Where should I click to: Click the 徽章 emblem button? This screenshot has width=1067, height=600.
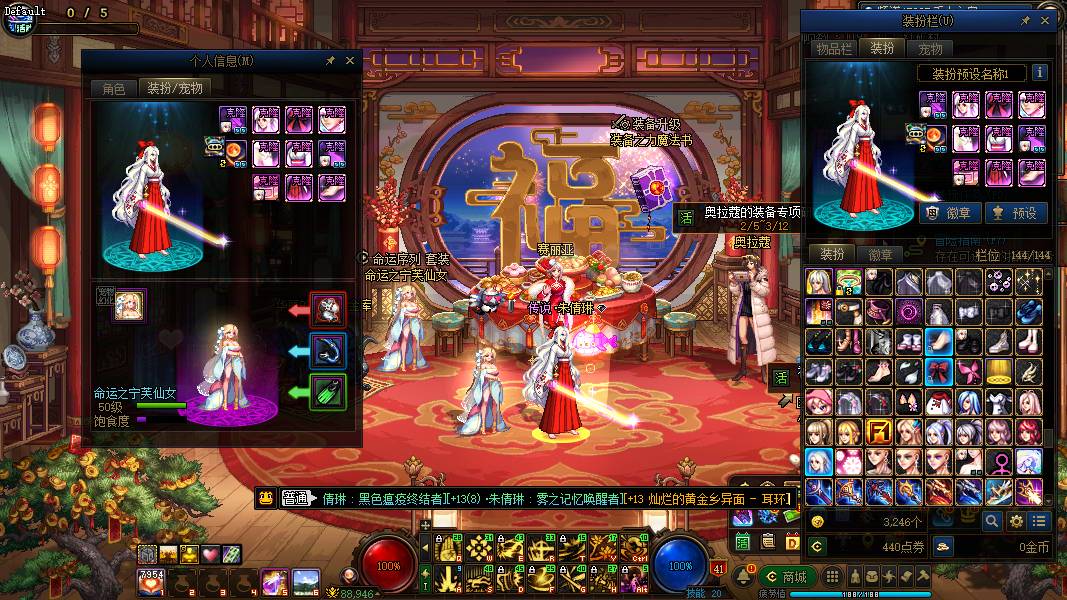(944, 212)
